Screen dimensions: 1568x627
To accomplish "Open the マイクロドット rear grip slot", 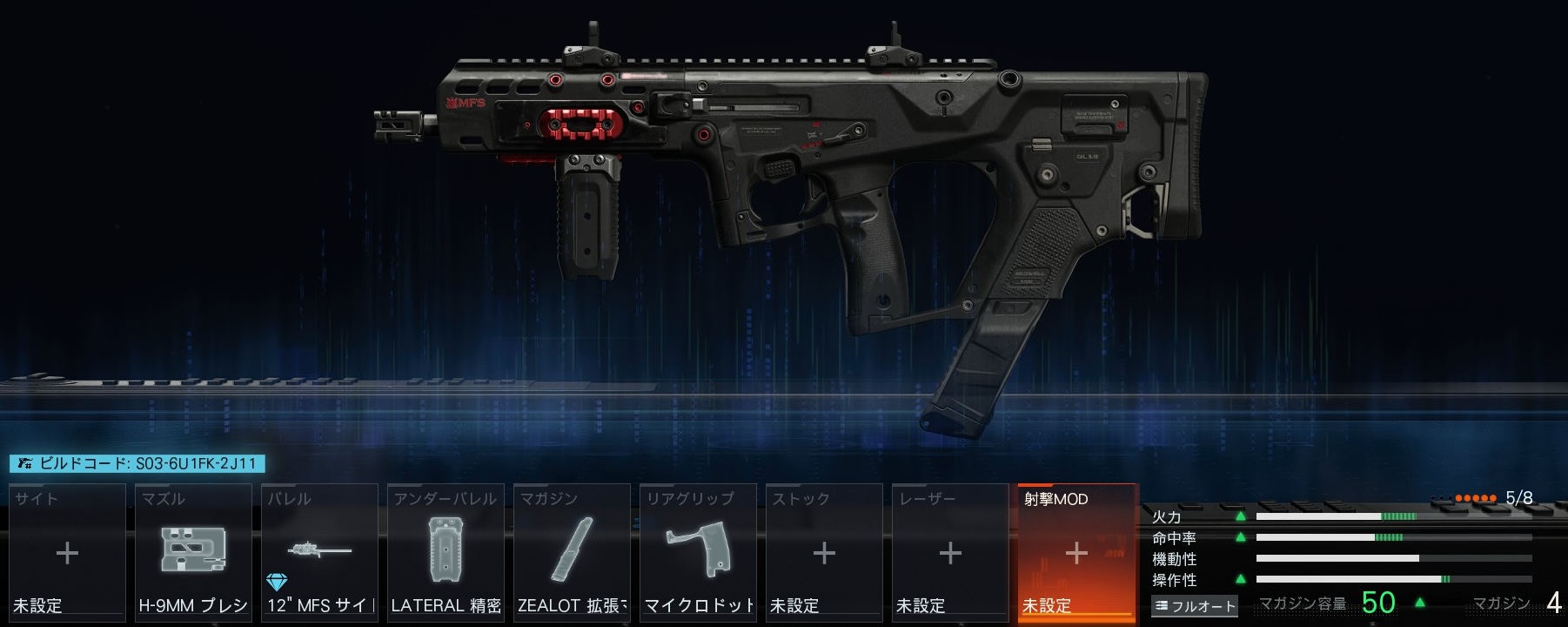I will 698,552.
